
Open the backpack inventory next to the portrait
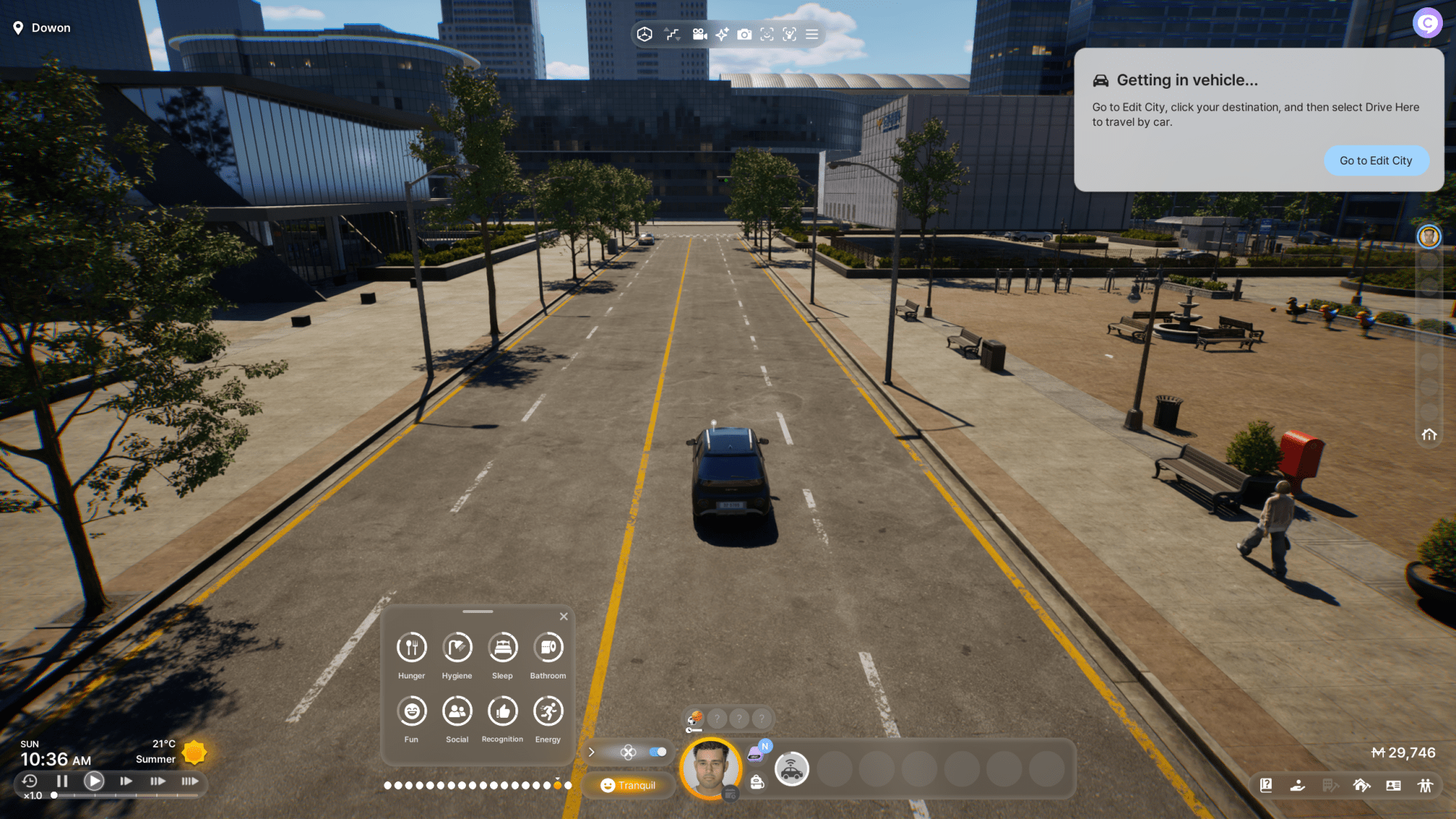[756, 782]
